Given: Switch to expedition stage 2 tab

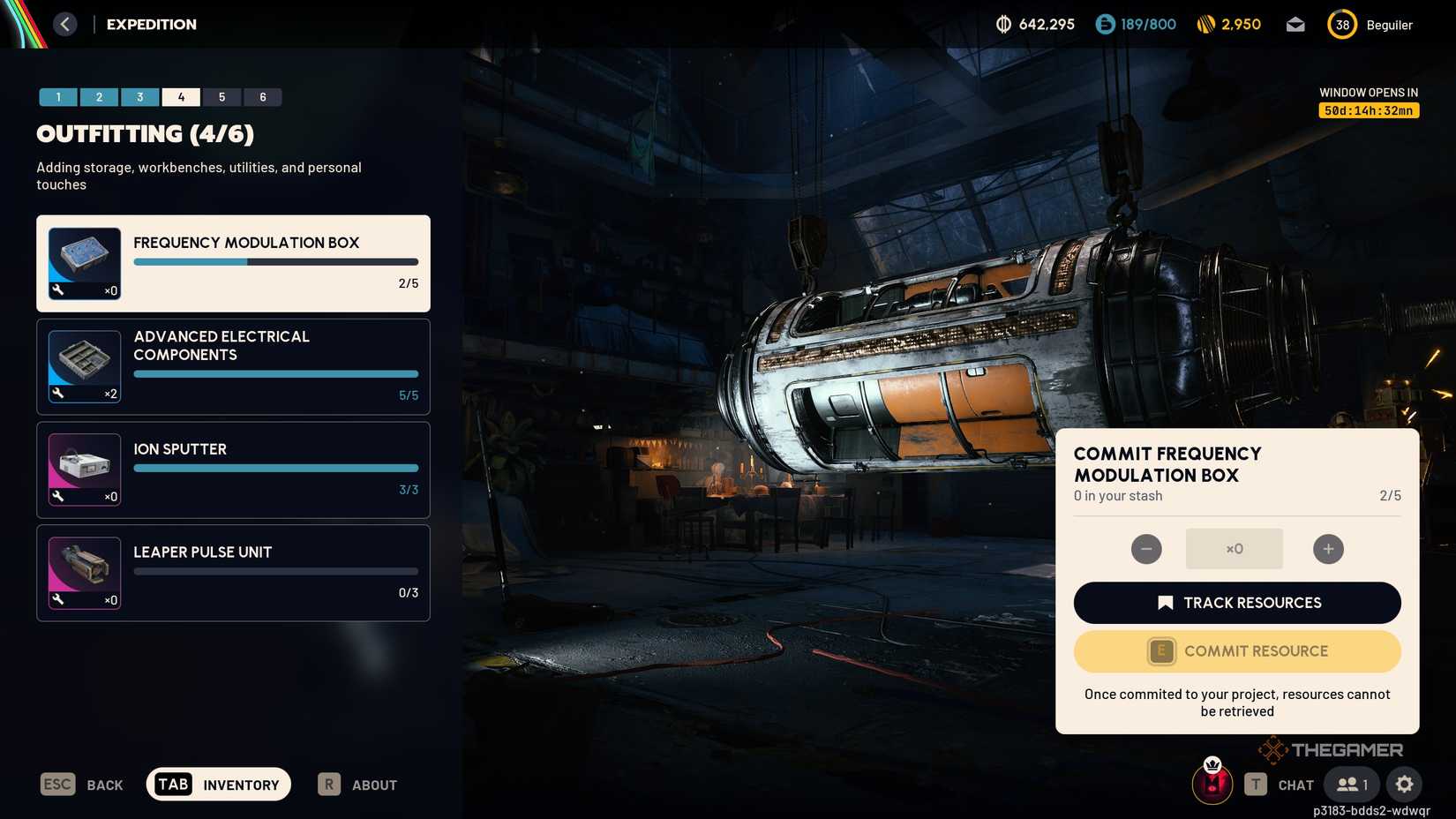Looking at the screenshot, I should (99, 96).
